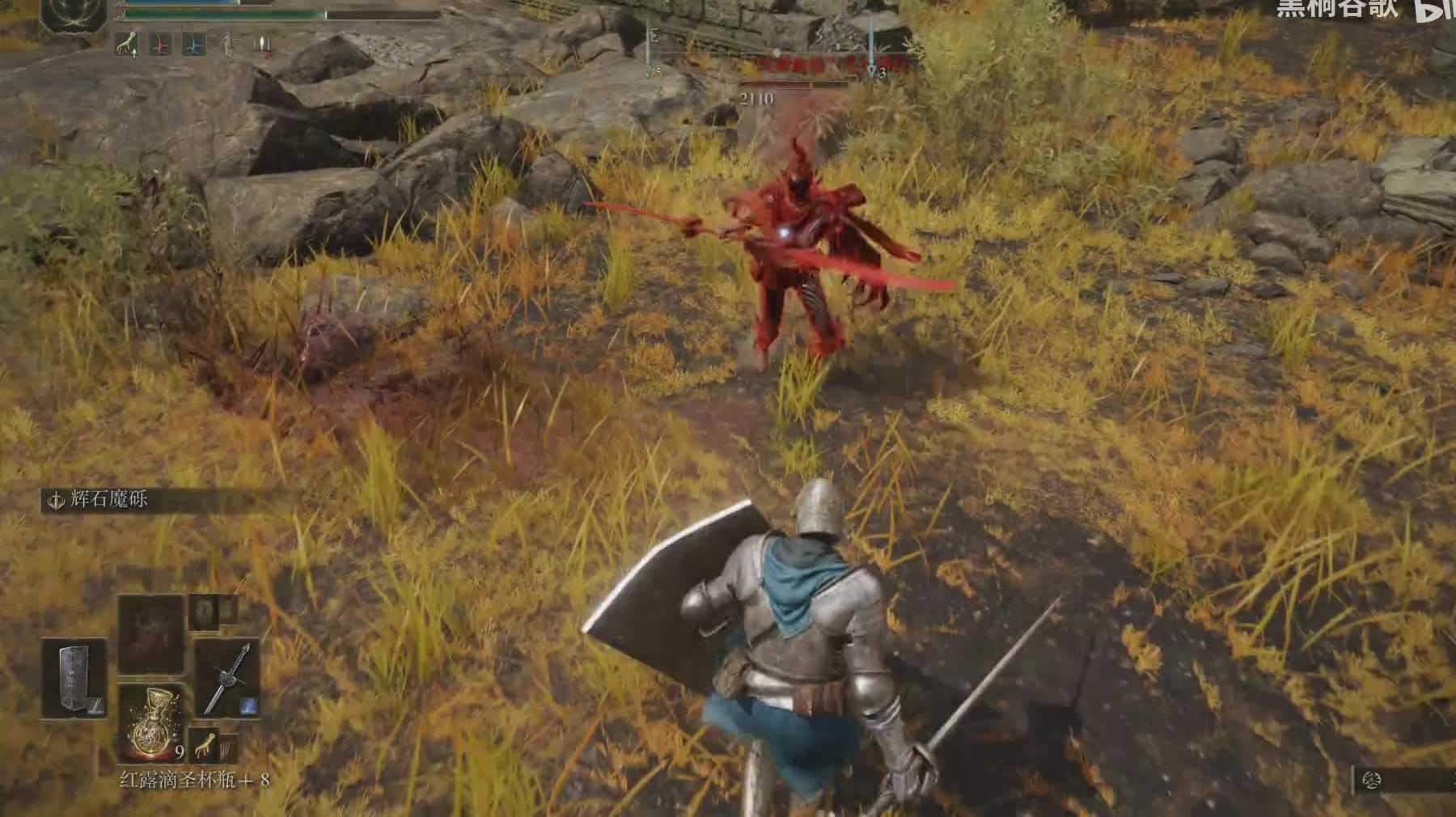
Task: Click the red crossed-limbs status effect icon
Action: pyautogui.click(x=160, y=44)
